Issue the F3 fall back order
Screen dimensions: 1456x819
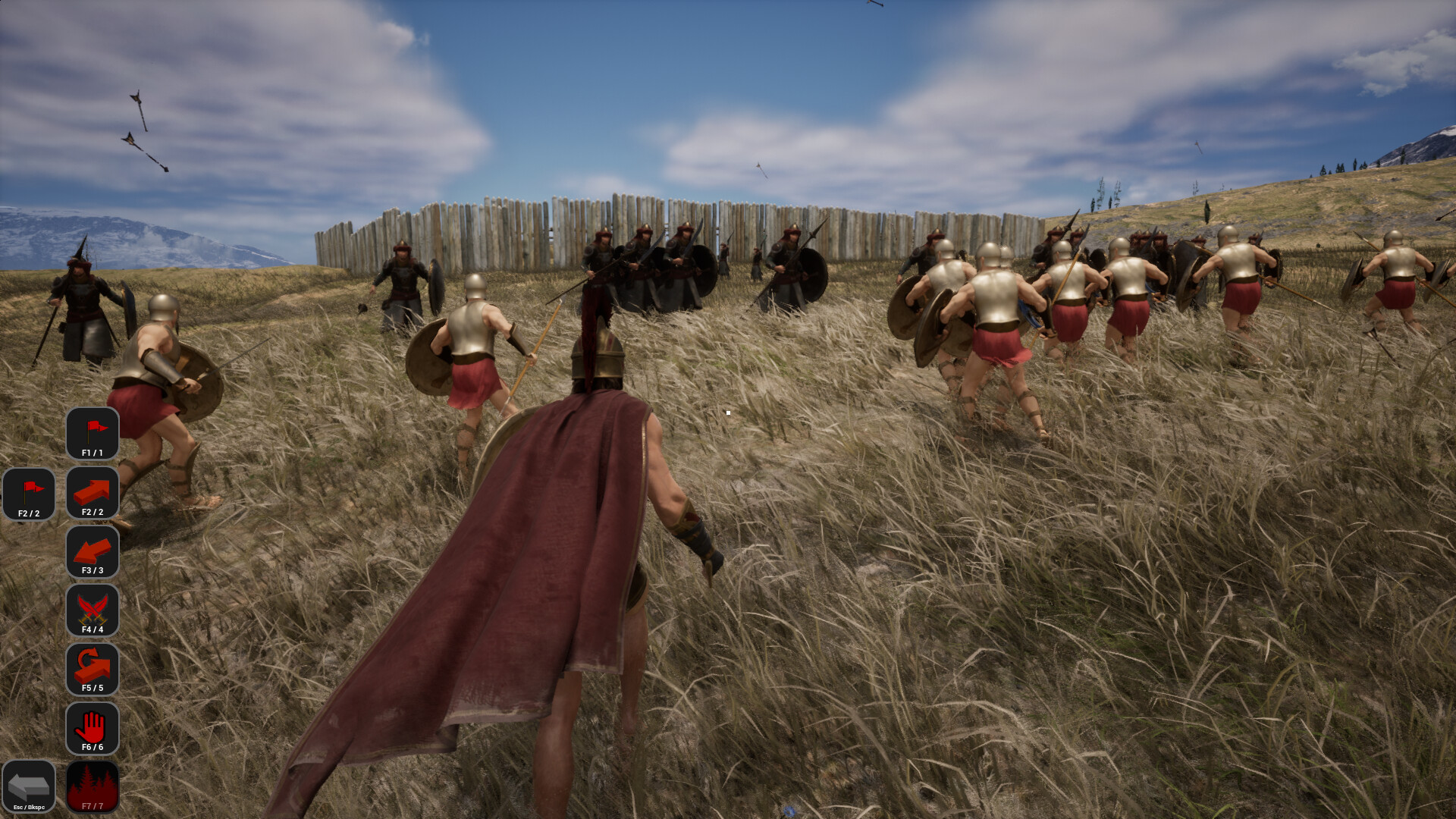[x=93, y=552]
